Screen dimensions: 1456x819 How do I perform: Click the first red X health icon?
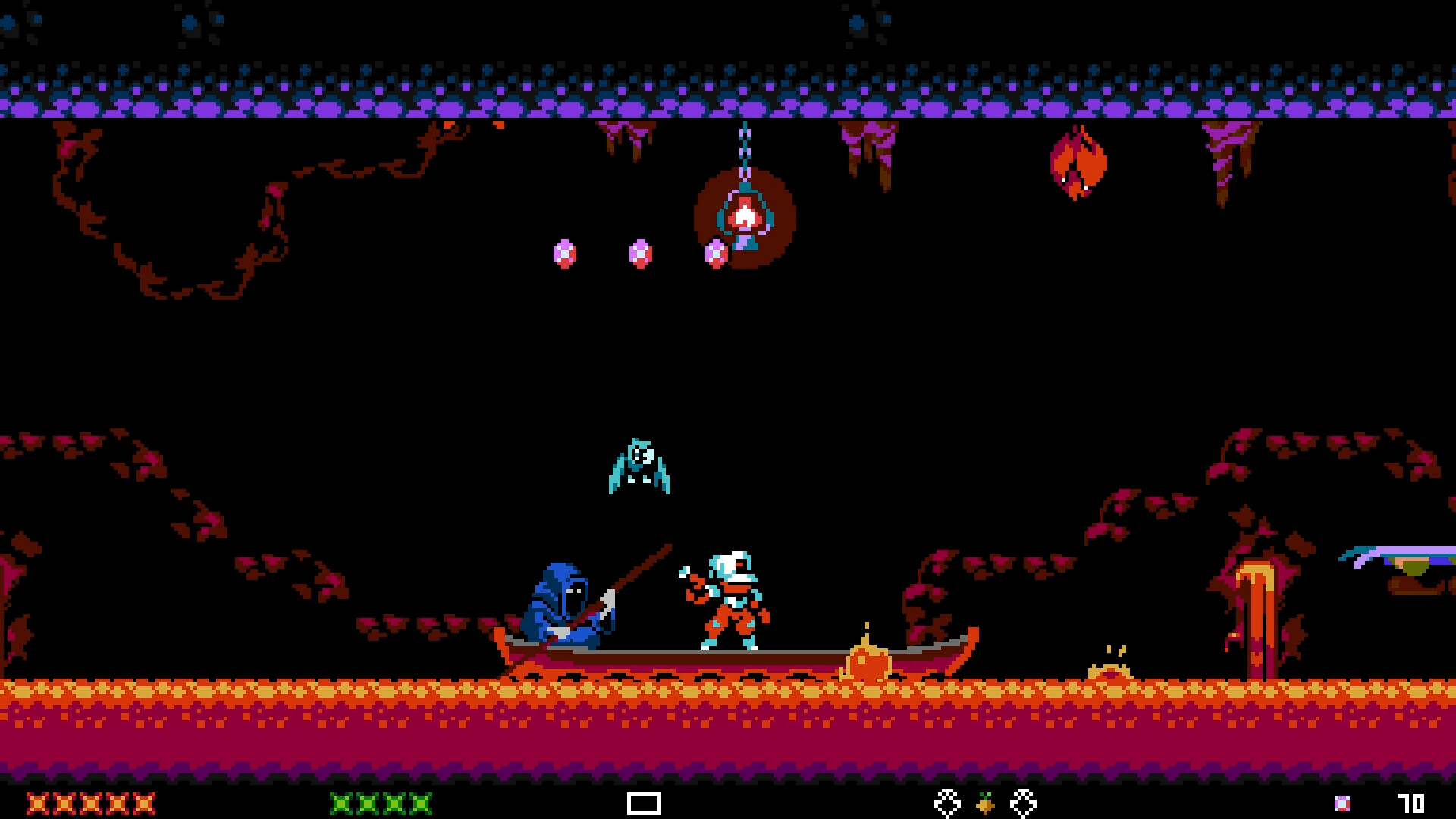coord(38,805)
